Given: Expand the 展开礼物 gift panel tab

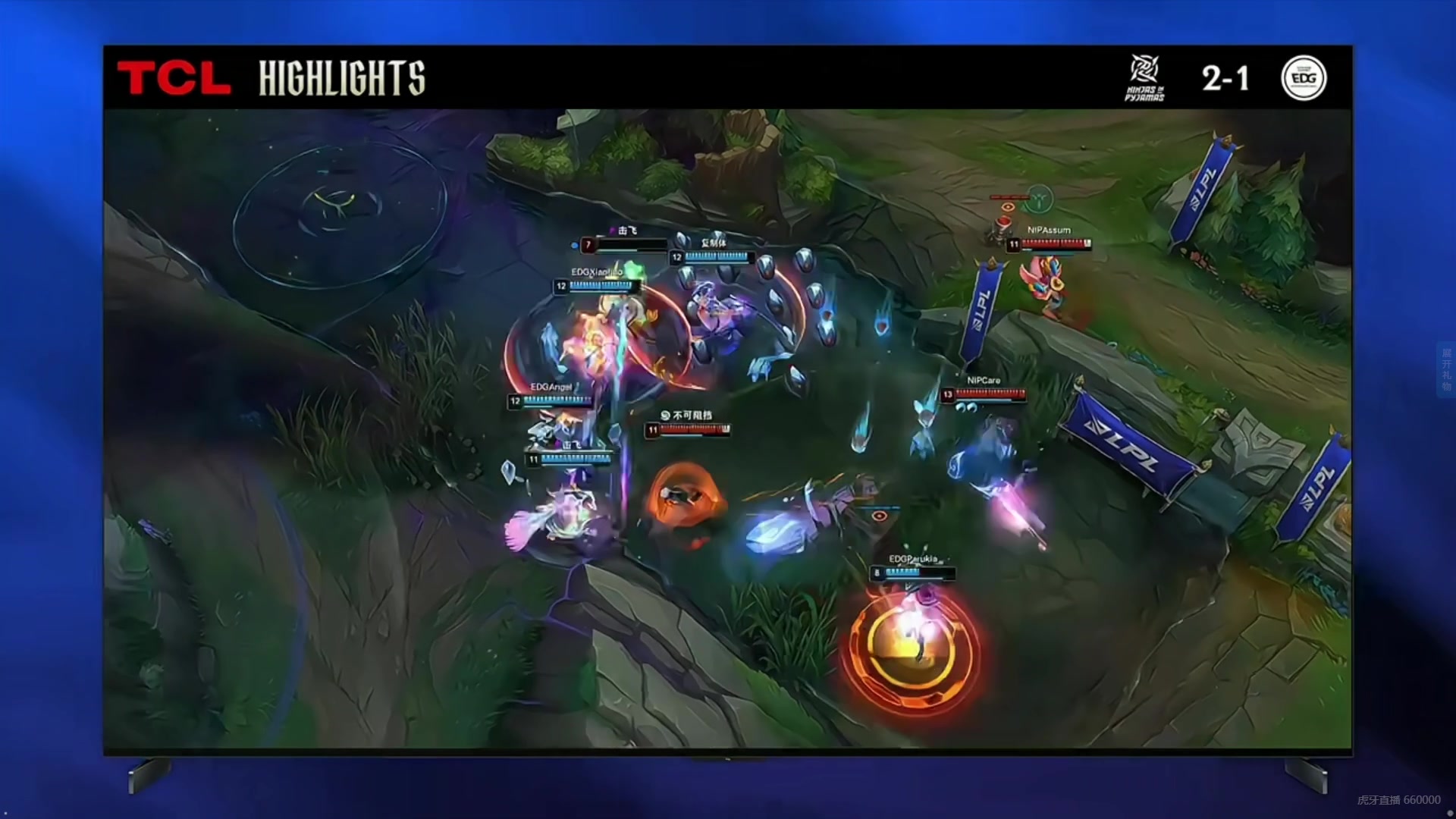Looking at the screenshot, I should [x=1446, y=369].
